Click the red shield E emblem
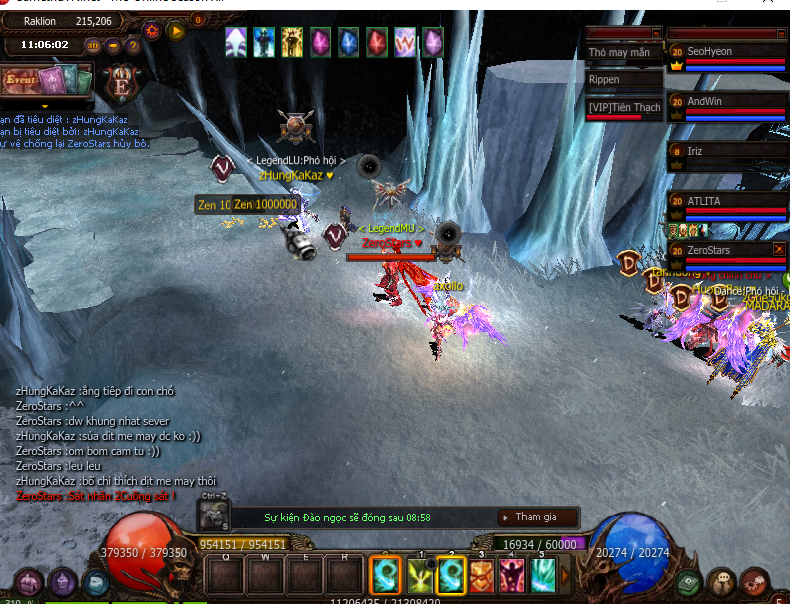790x604 pixels. pyautogui.click(x=124, y=82)
